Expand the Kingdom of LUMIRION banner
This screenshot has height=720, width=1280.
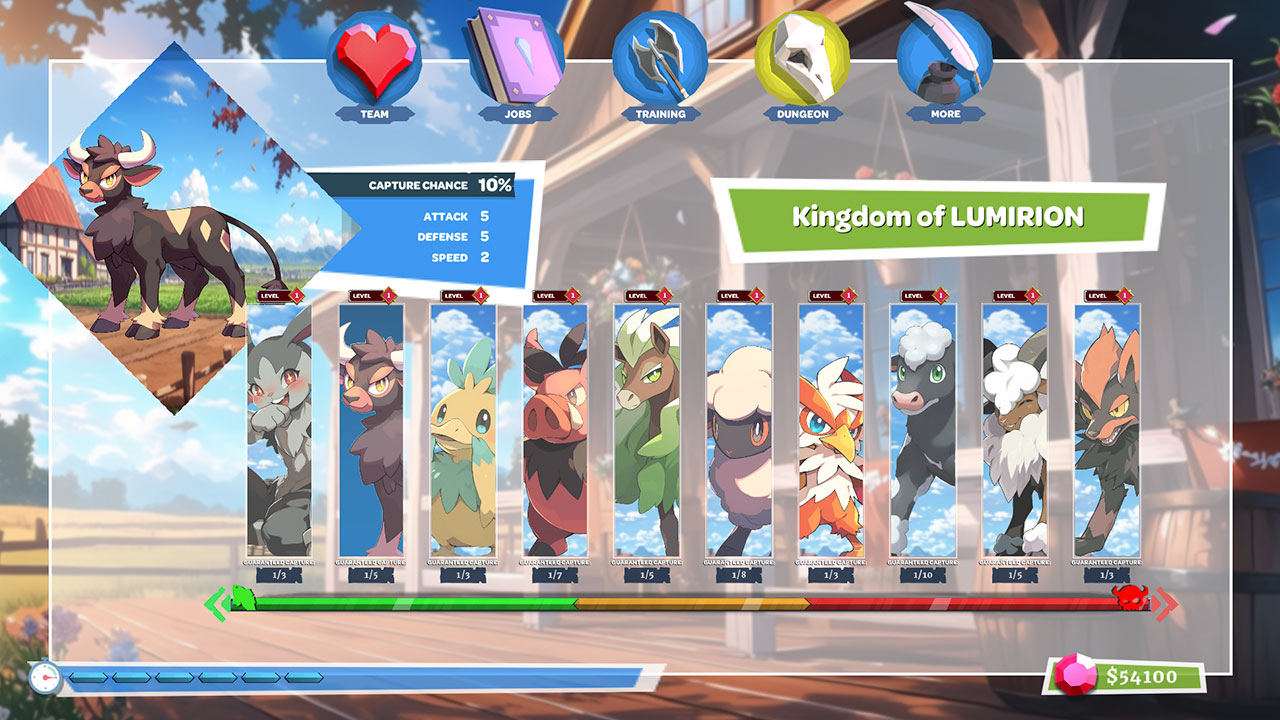938,214
